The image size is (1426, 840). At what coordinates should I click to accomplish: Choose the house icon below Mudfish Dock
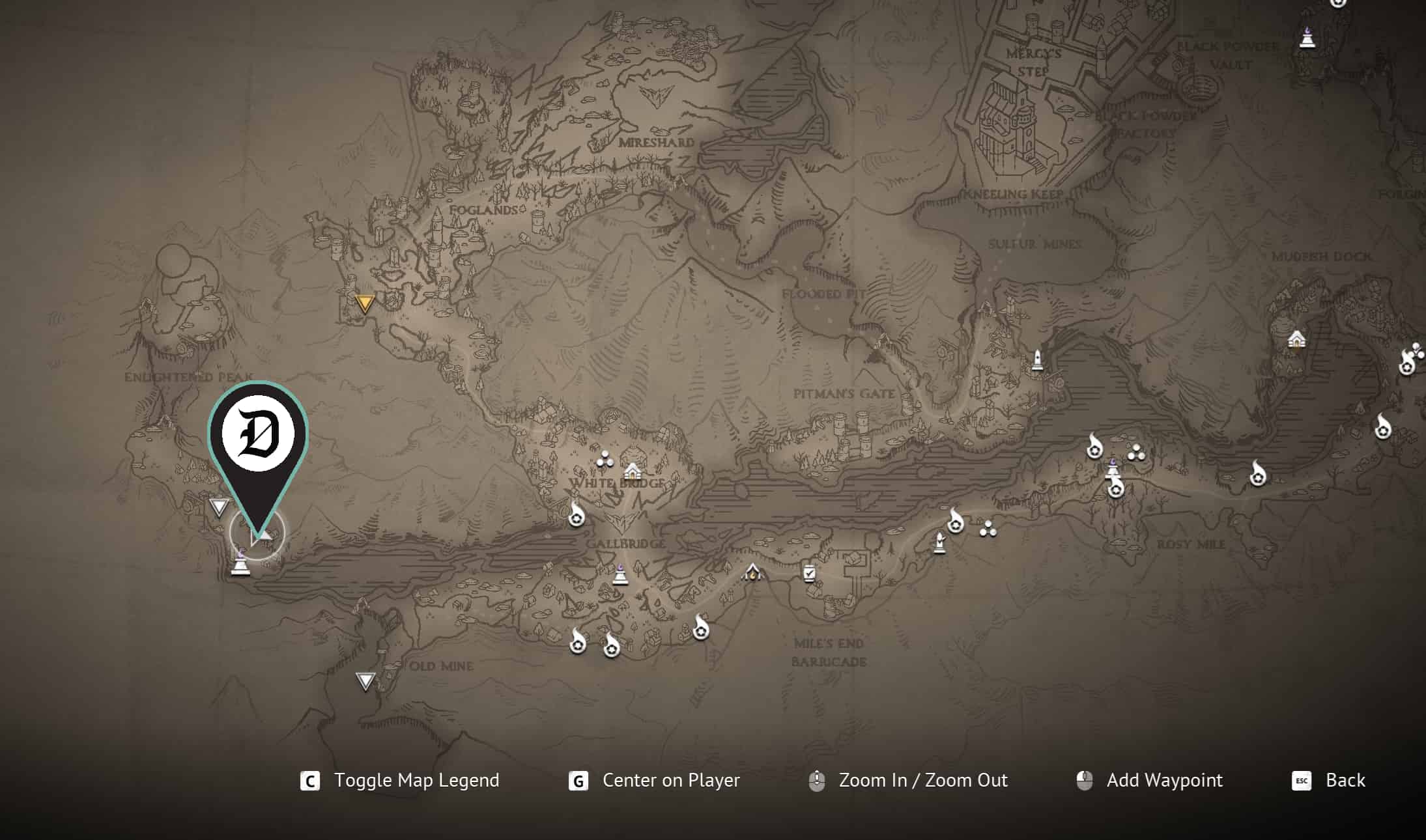1296,339
